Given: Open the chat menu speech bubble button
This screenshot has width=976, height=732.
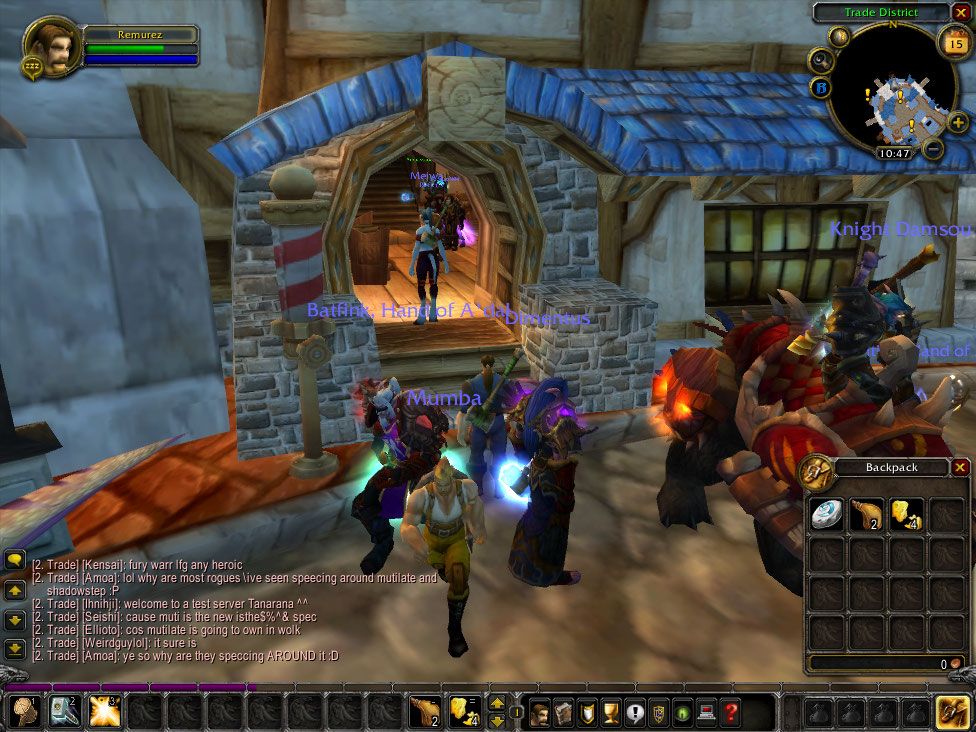Looking at the screenshot, I should (15, 562).
